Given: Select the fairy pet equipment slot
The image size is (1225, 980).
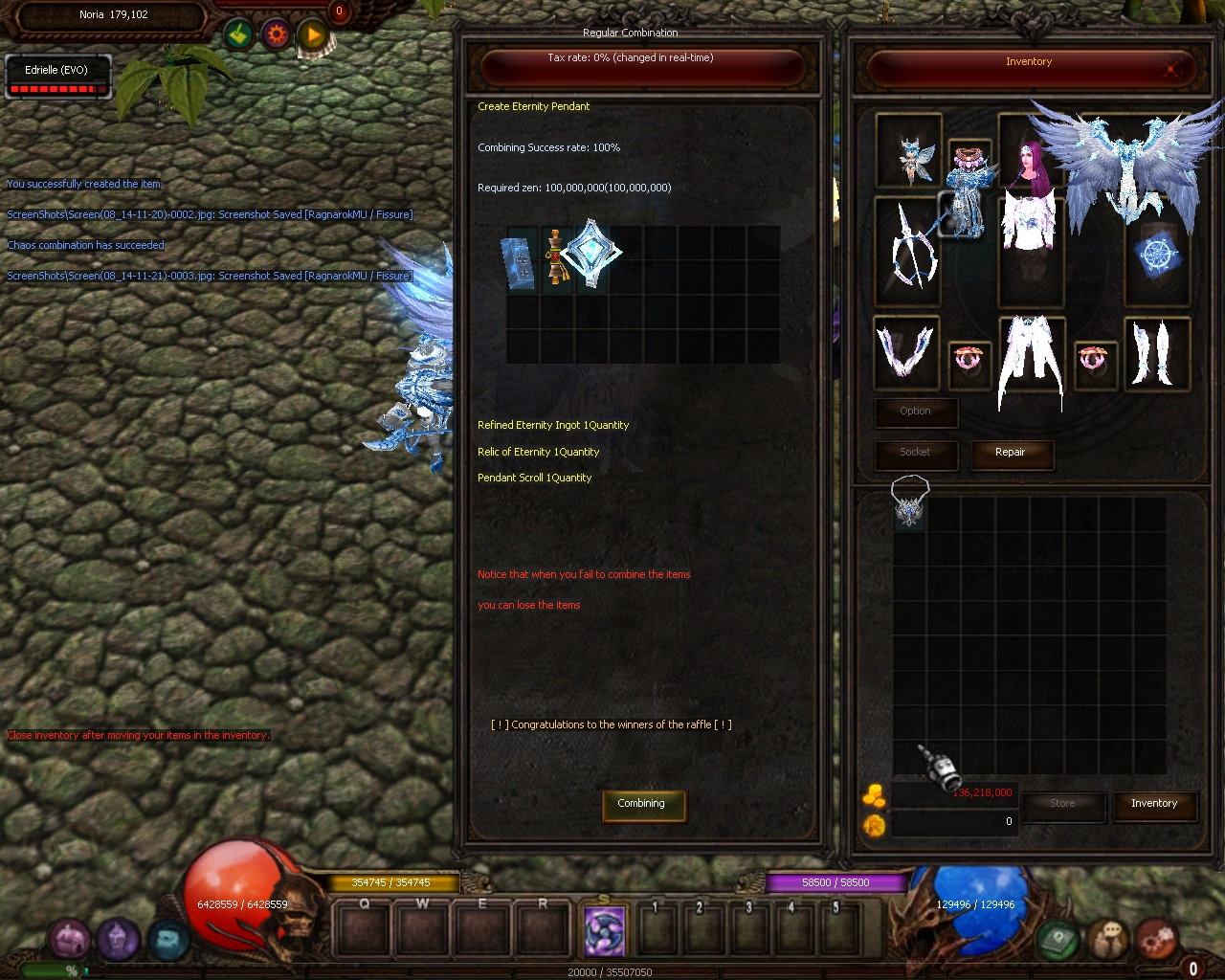Looking at the screenshot, I should tap(908, 153).
